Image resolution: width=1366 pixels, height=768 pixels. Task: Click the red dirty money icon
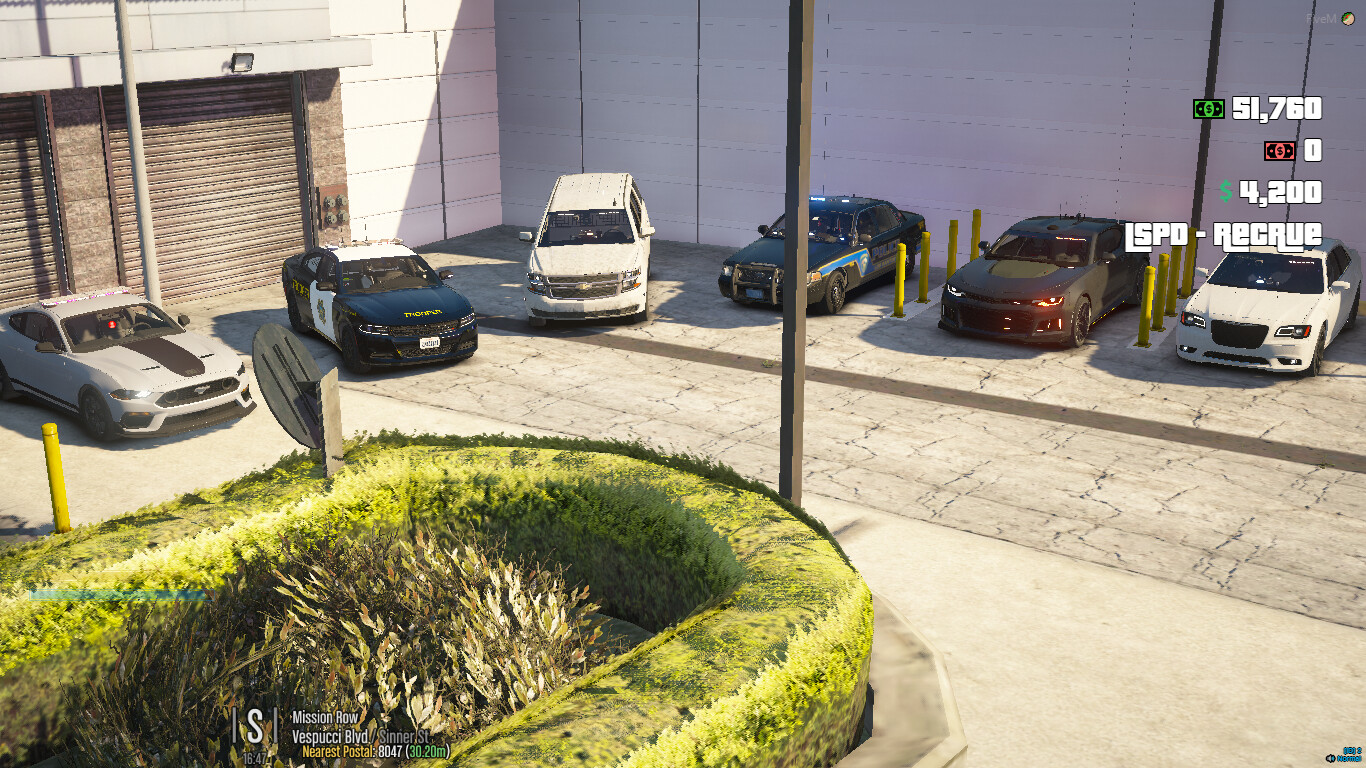point(1280,150)
